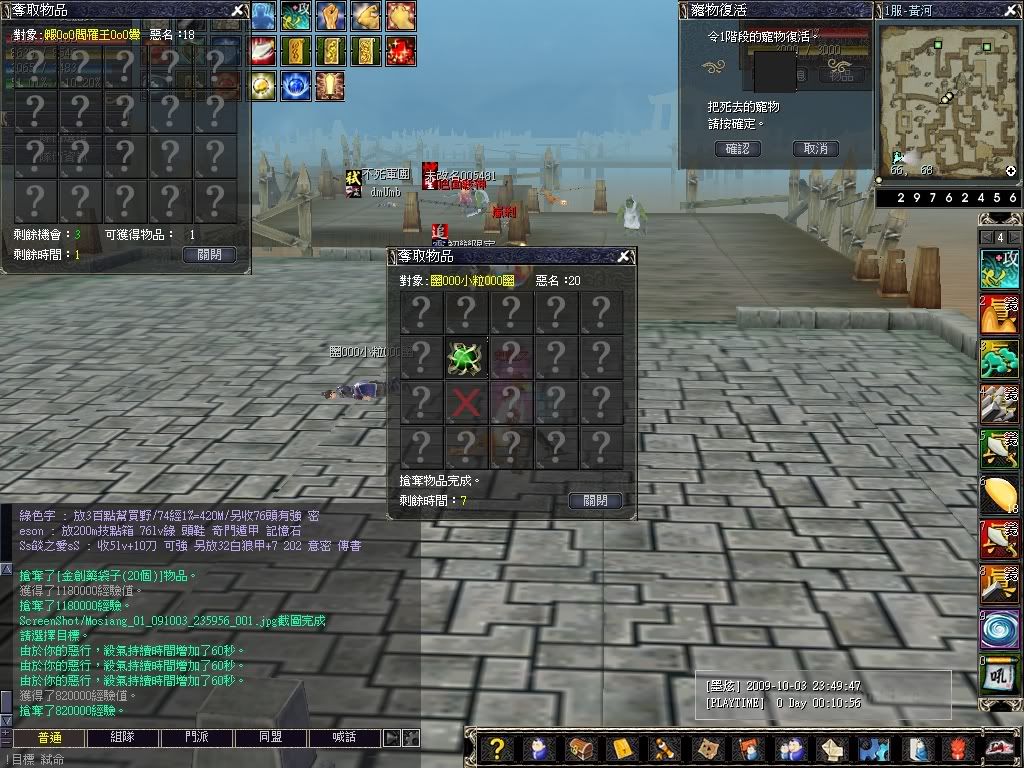Close the top-left loot window with X
The image size is (1024, 768).
click(237, 10)
